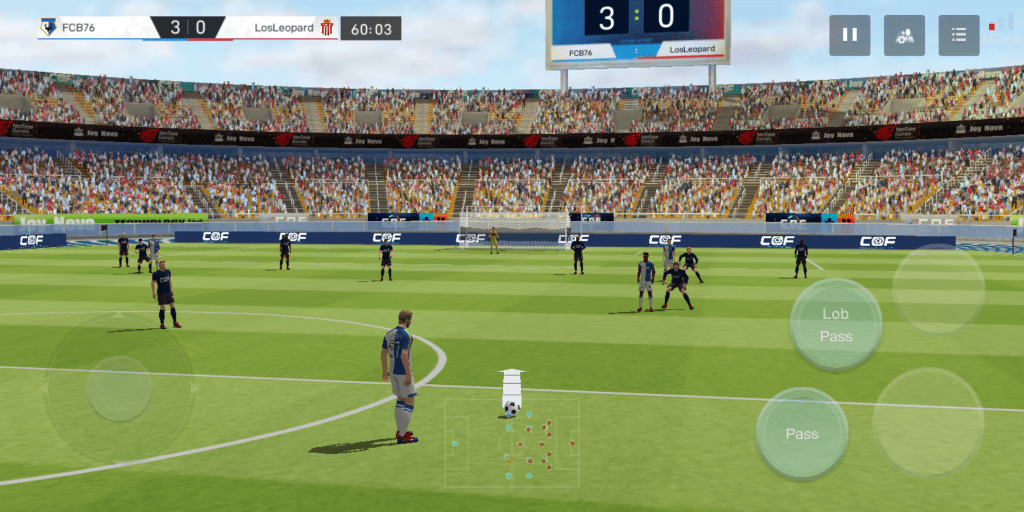The height and width of the screenshot is (512, 1024).
Task: Tap the Pass button
Action: (x=801, y=434)
